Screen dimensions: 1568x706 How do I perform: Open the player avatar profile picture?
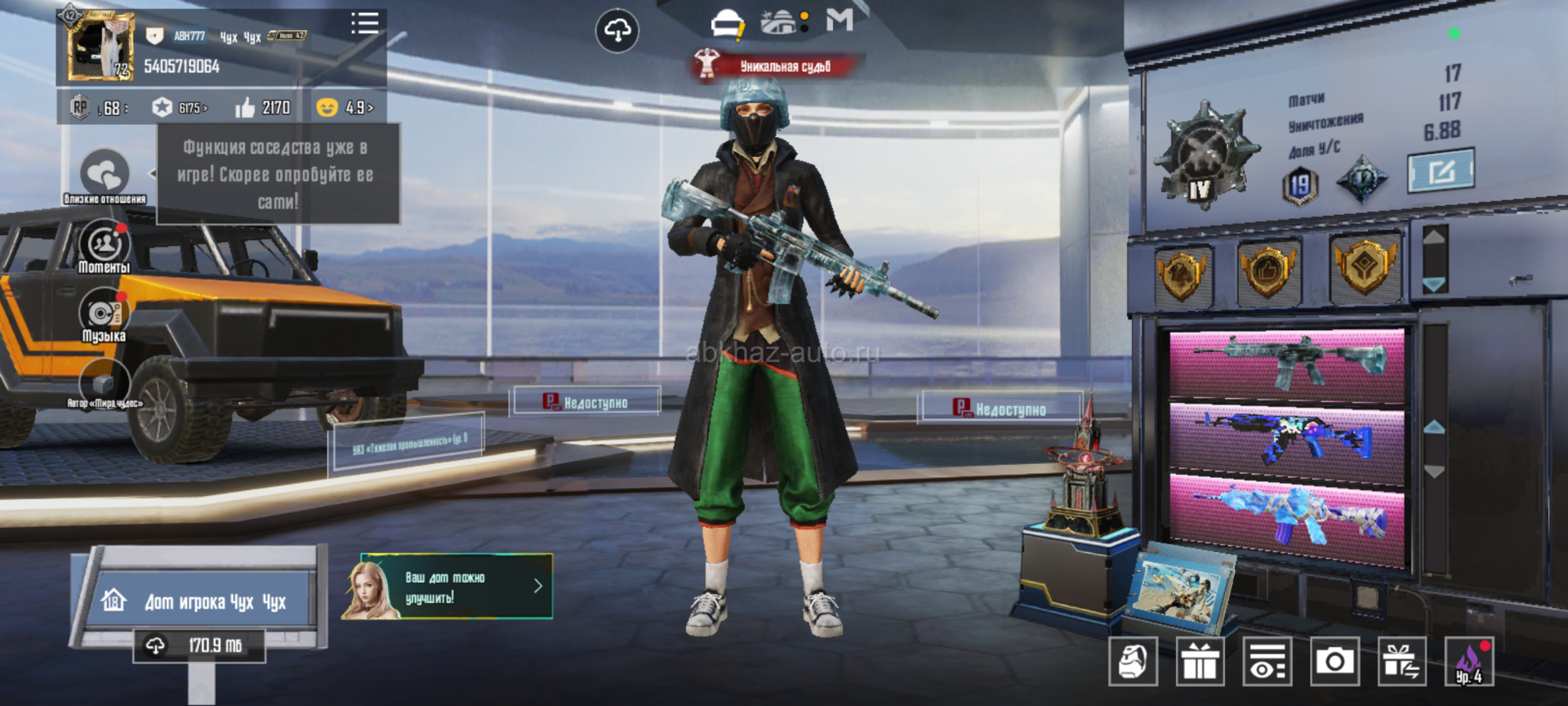(x=101, y=47)
